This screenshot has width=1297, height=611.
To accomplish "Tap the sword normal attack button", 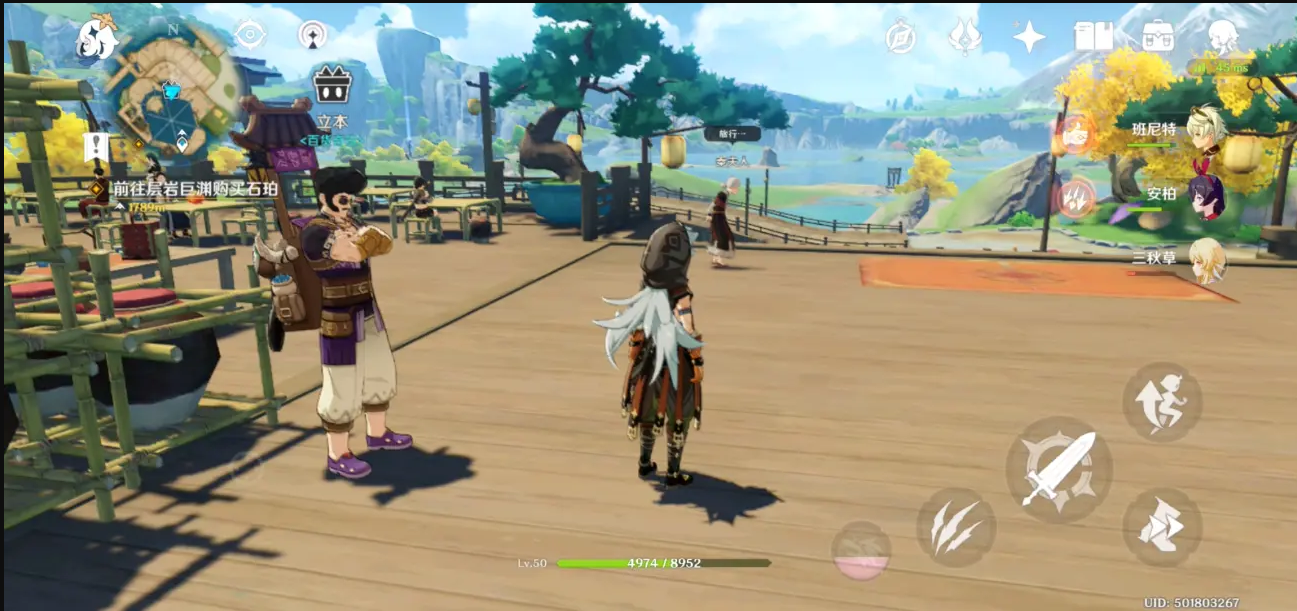I will point(1058,469).
